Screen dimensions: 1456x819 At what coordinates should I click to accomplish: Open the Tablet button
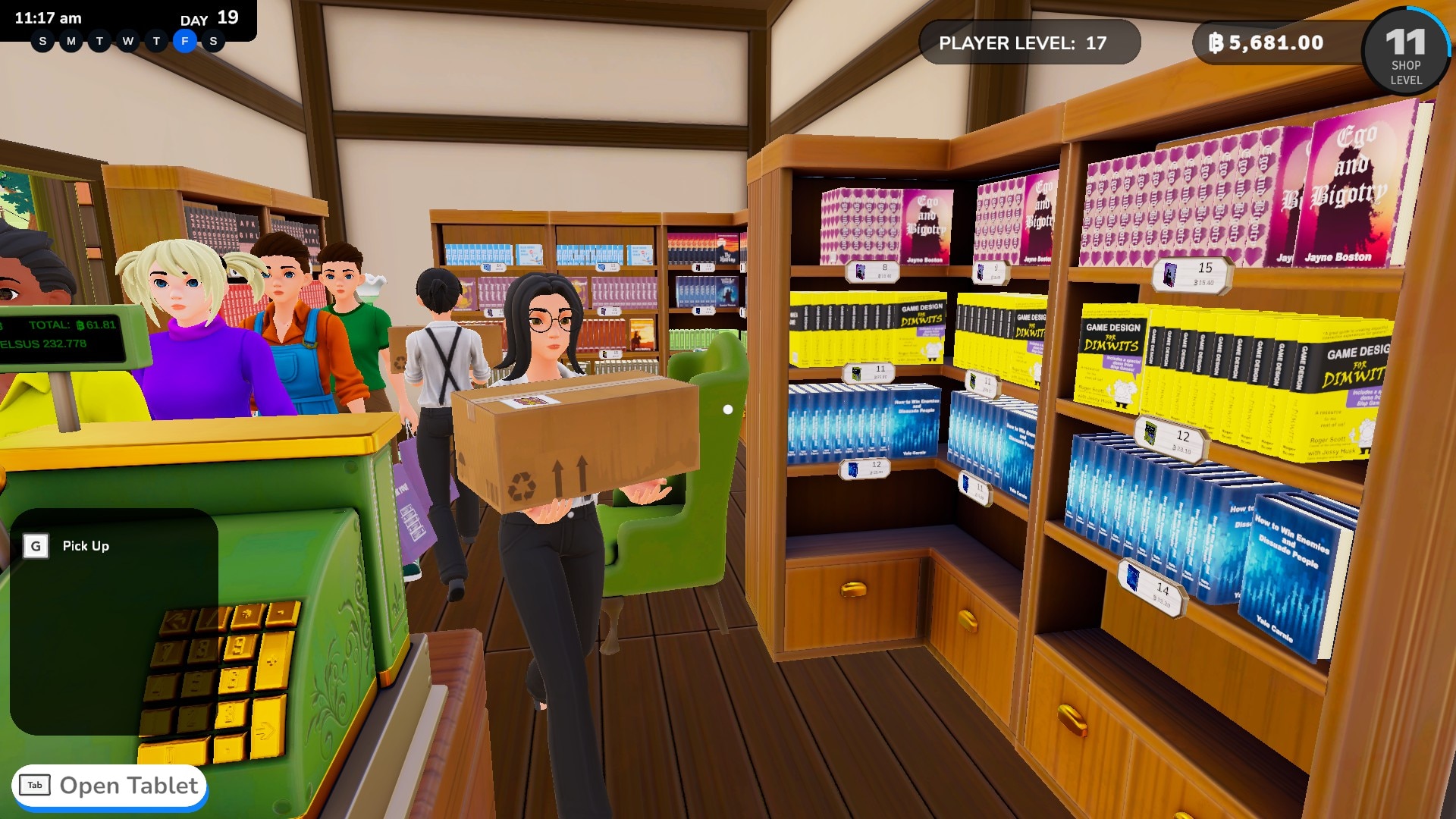click(110, 786)
